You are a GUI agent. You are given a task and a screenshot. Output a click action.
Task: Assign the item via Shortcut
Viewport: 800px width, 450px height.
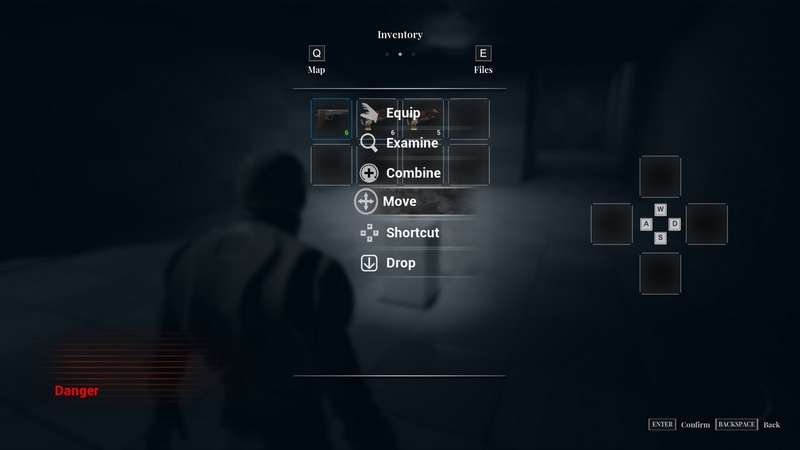(x=411, y=233)
